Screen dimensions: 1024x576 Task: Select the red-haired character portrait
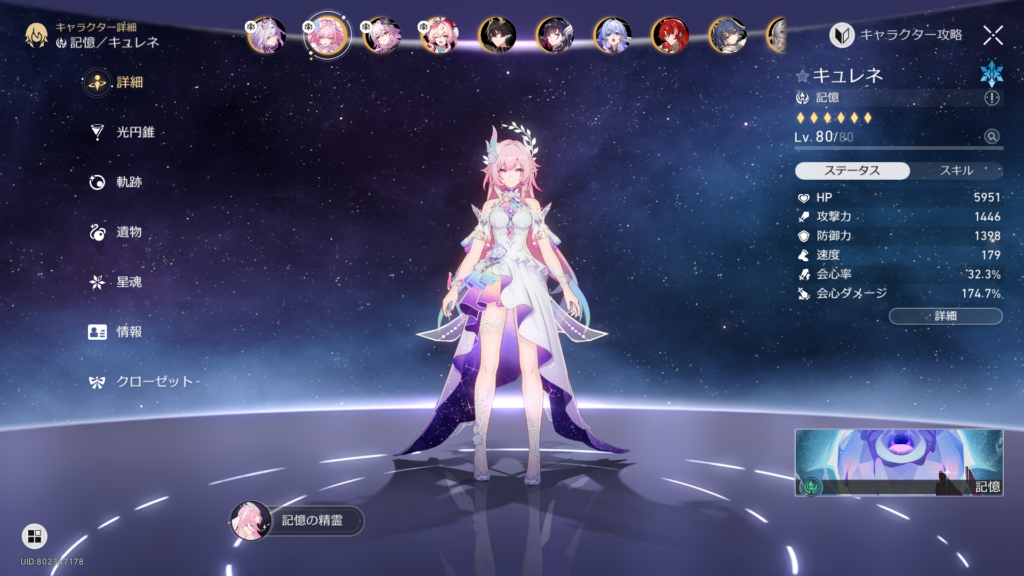pyautogui.click(x=670, y=35)
